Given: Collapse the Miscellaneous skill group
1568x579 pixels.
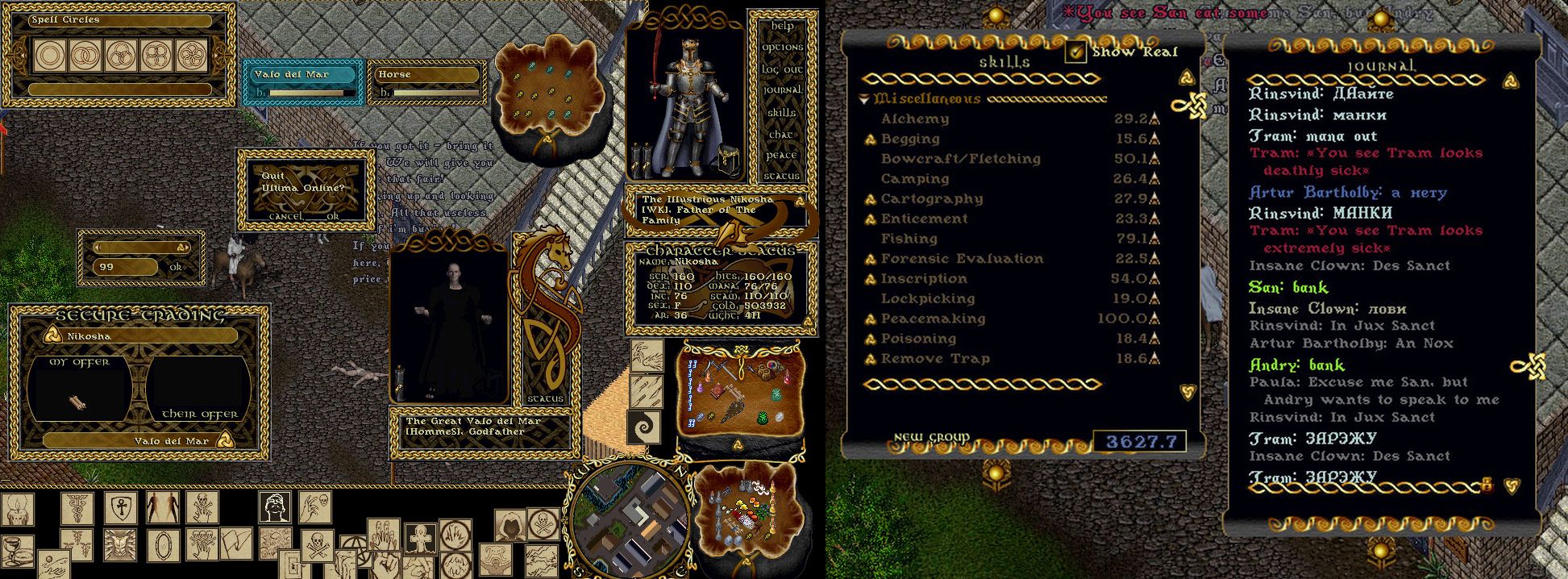Looking at the screenshot, I should pos(864,99).
